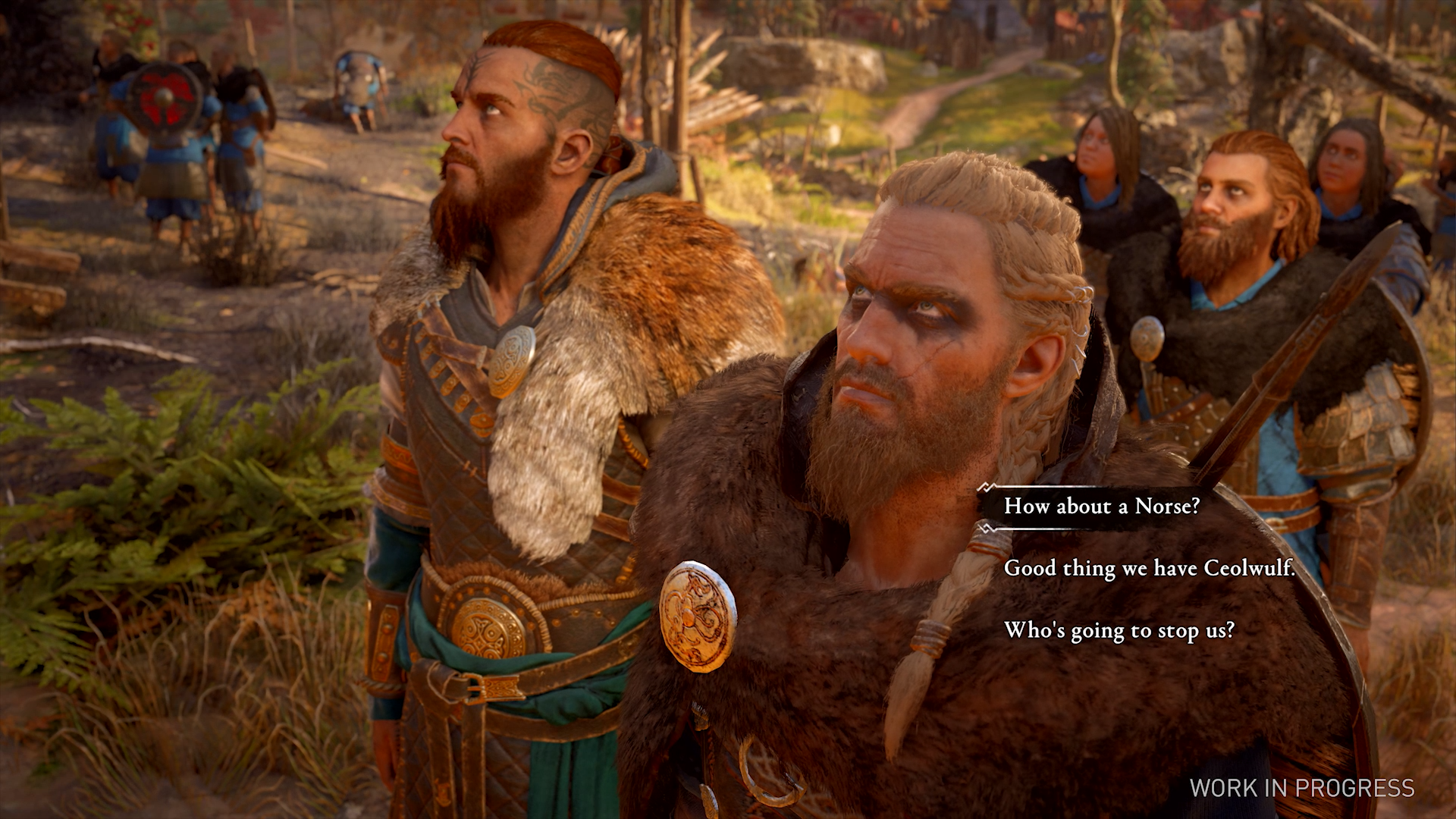Select "Good thing we have Ceolwulf." dialogue option
1456x819 pixels.
pos(1149,568)
